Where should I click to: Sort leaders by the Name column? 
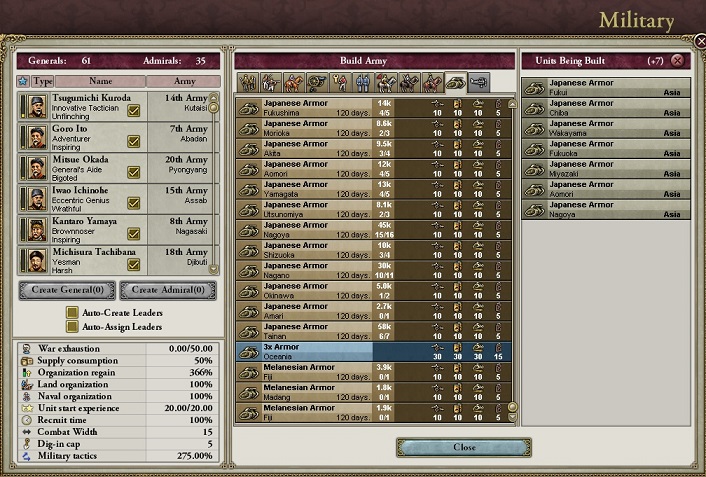click(100, 80)
